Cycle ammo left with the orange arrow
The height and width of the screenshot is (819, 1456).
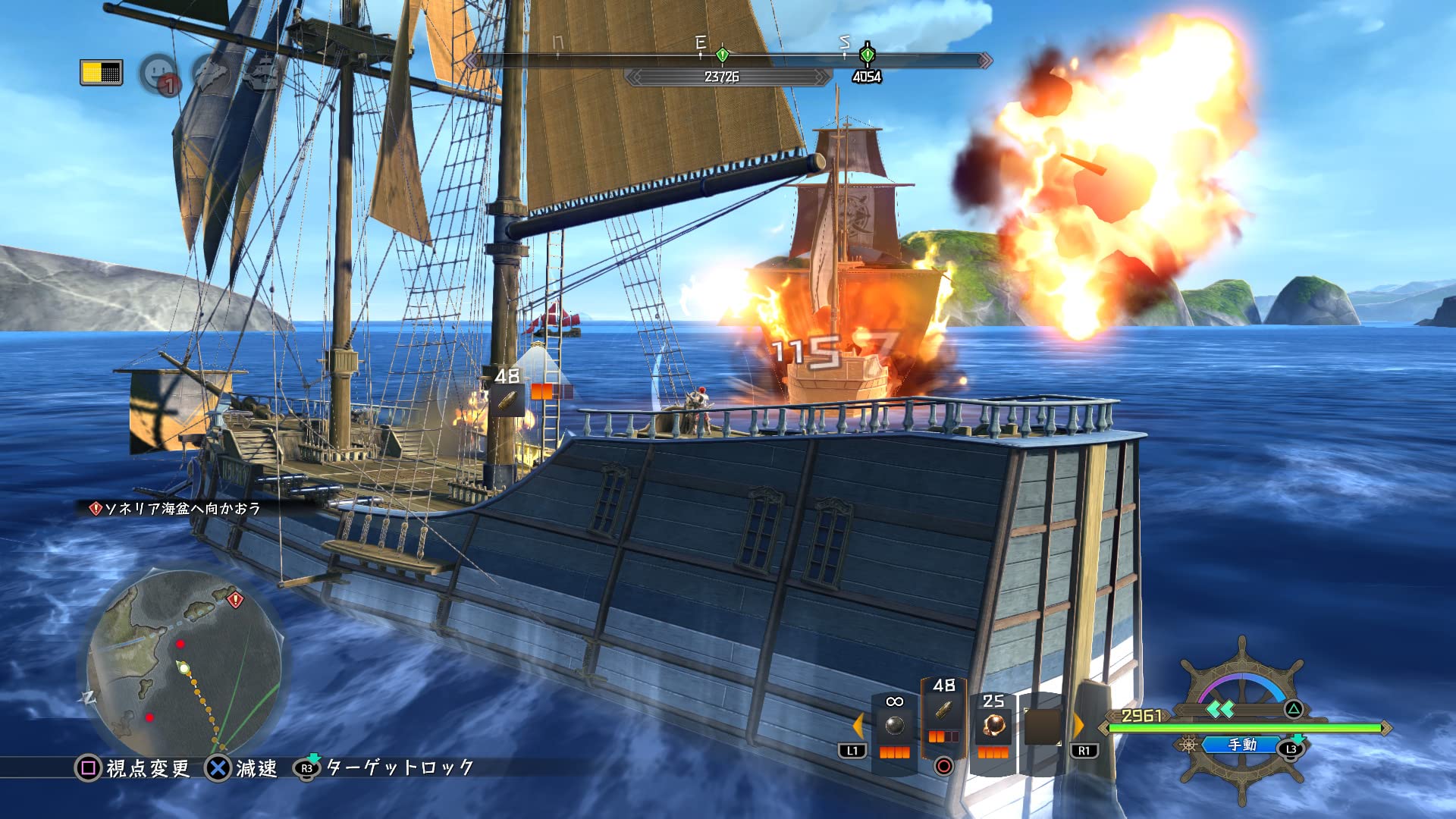click(x=858, y=726)
